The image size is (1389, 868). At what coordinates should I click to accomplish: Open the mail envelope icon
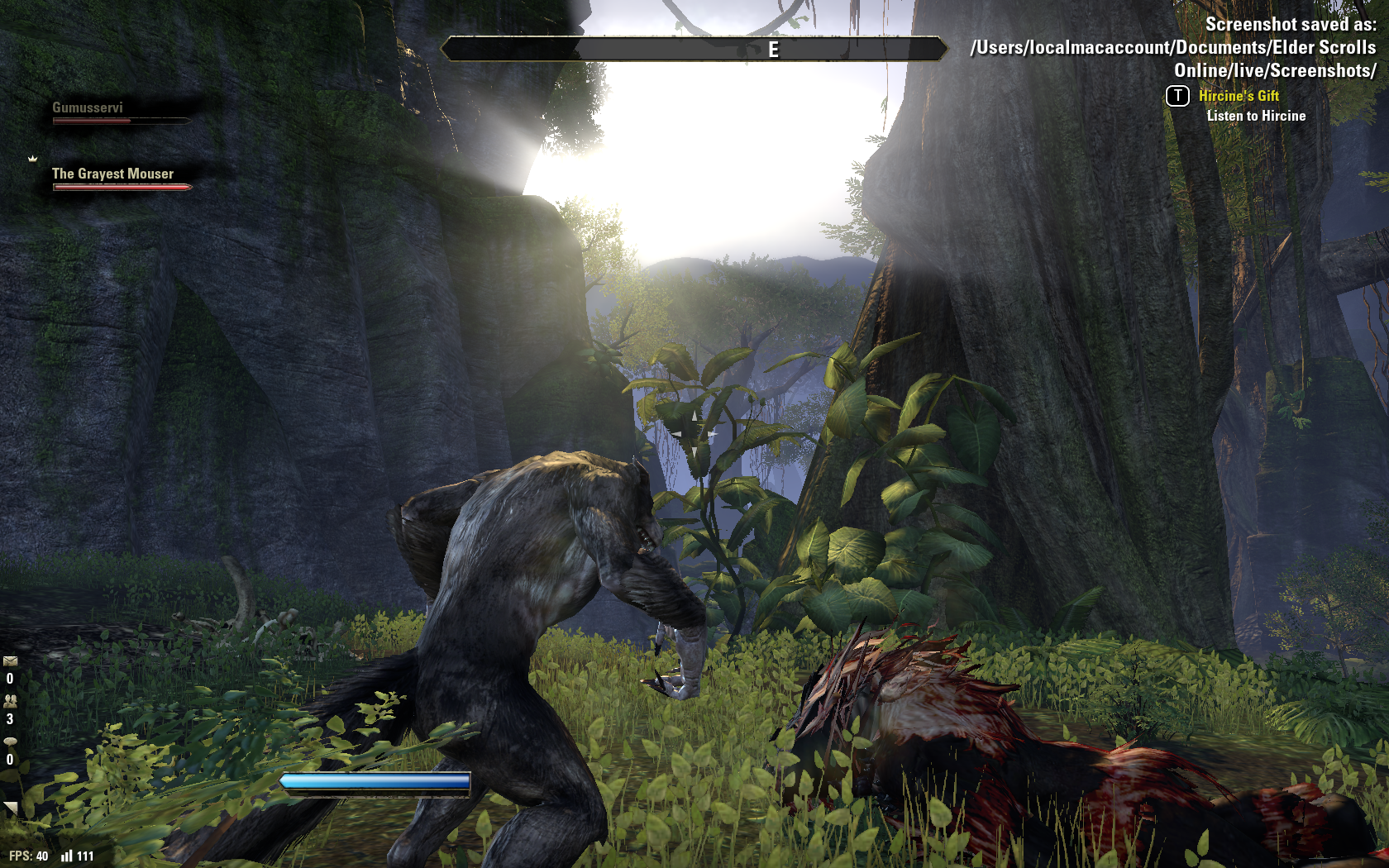click(x=10, y=661)
